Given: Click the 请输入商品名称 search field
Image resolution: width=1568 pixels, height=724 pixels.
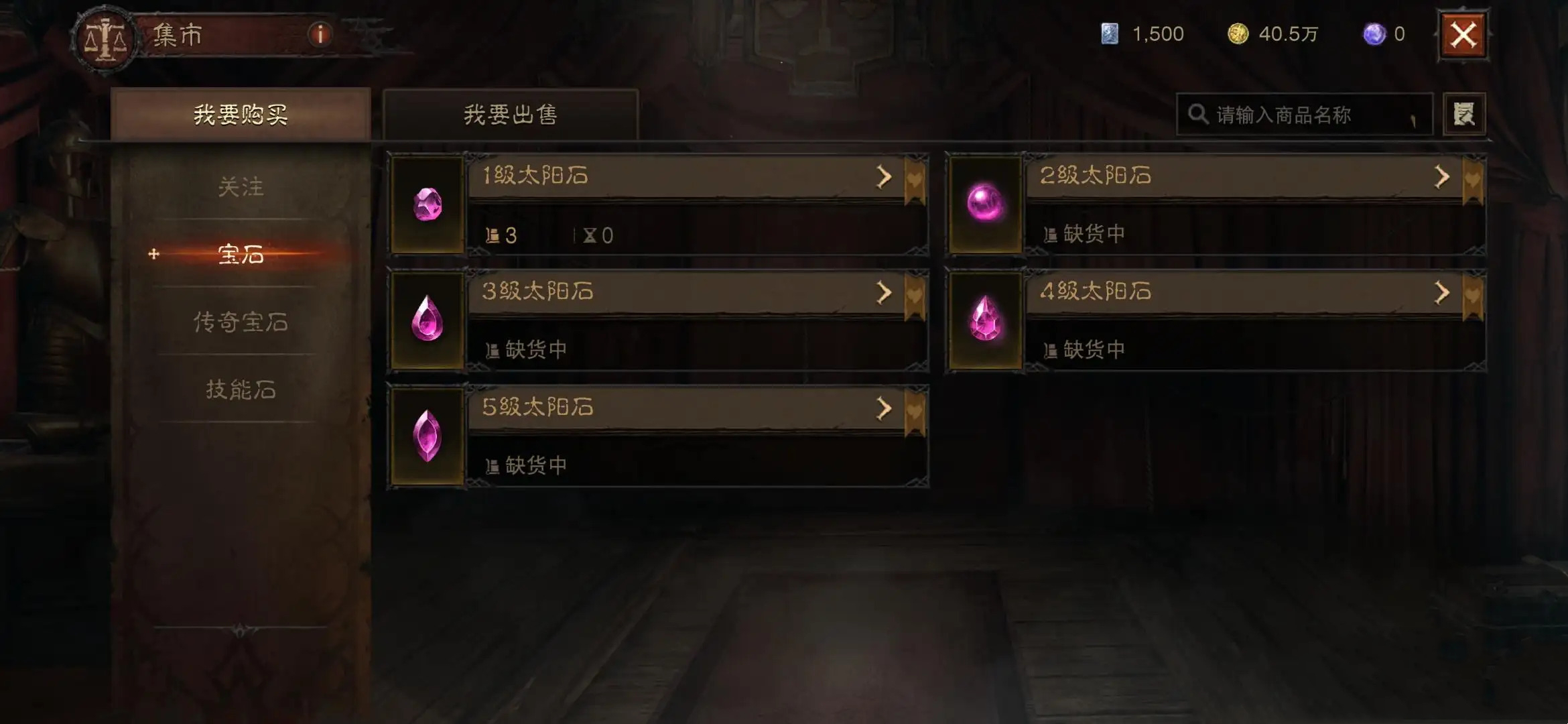Looking at the screenshot, I should click(x=1303, y=114).
